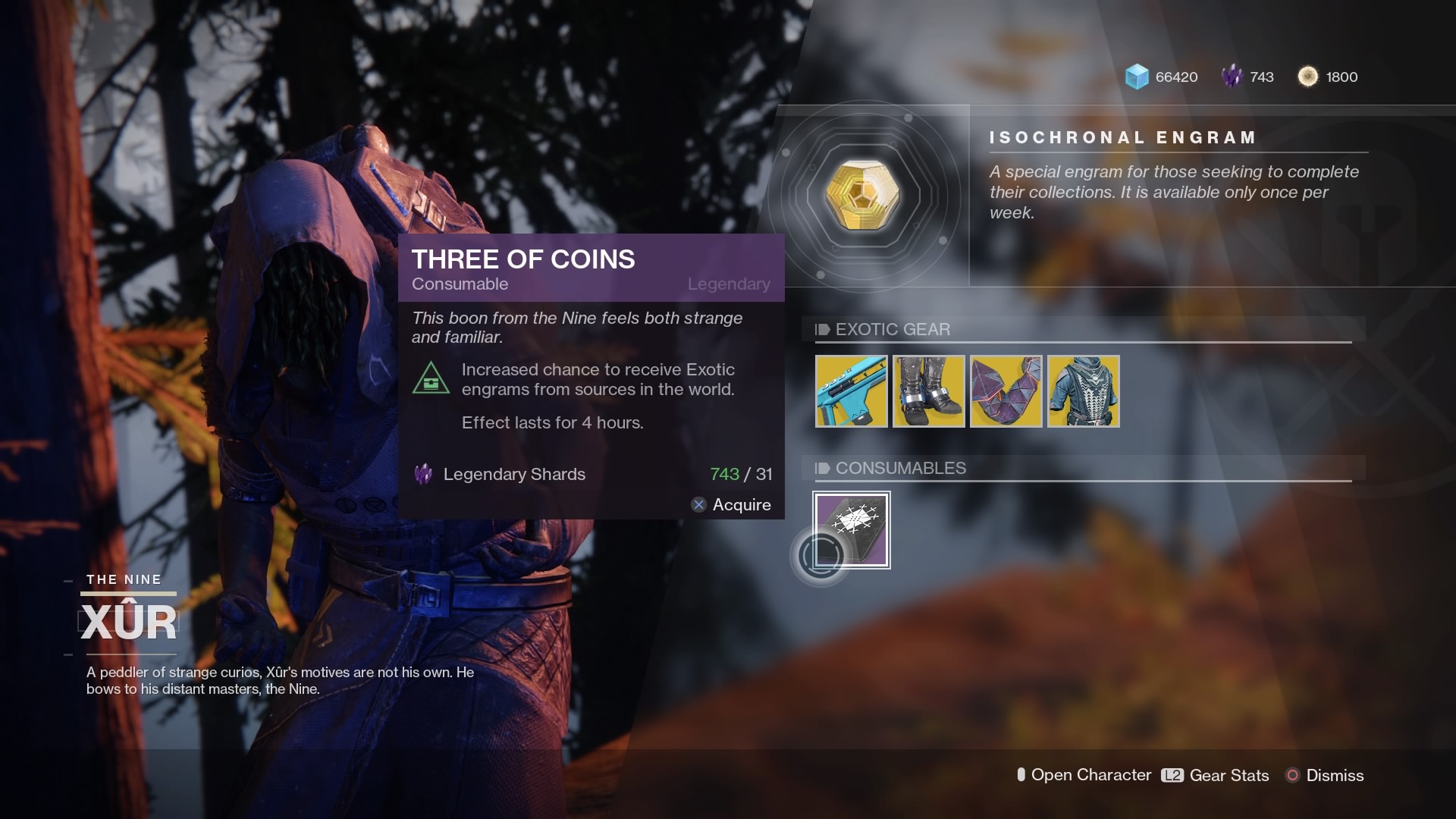Image resolution: width=1456 pixels, height=819 pixels.
Task: Select the exotic gauntlets item
Action: coord(1006,391)
